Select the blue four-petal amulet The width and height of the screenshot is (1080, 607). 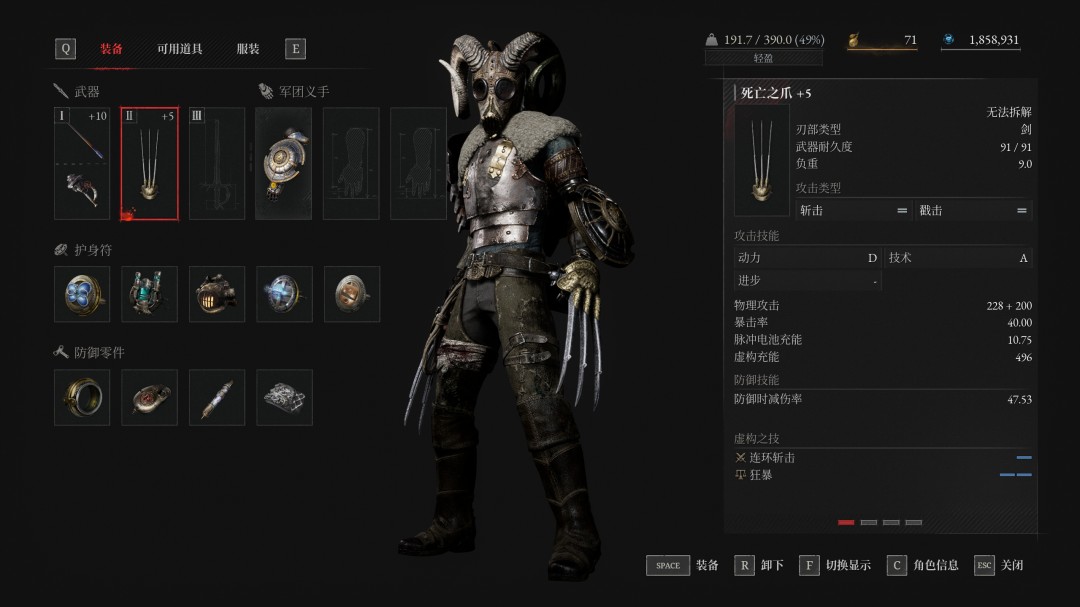point(82,294)
